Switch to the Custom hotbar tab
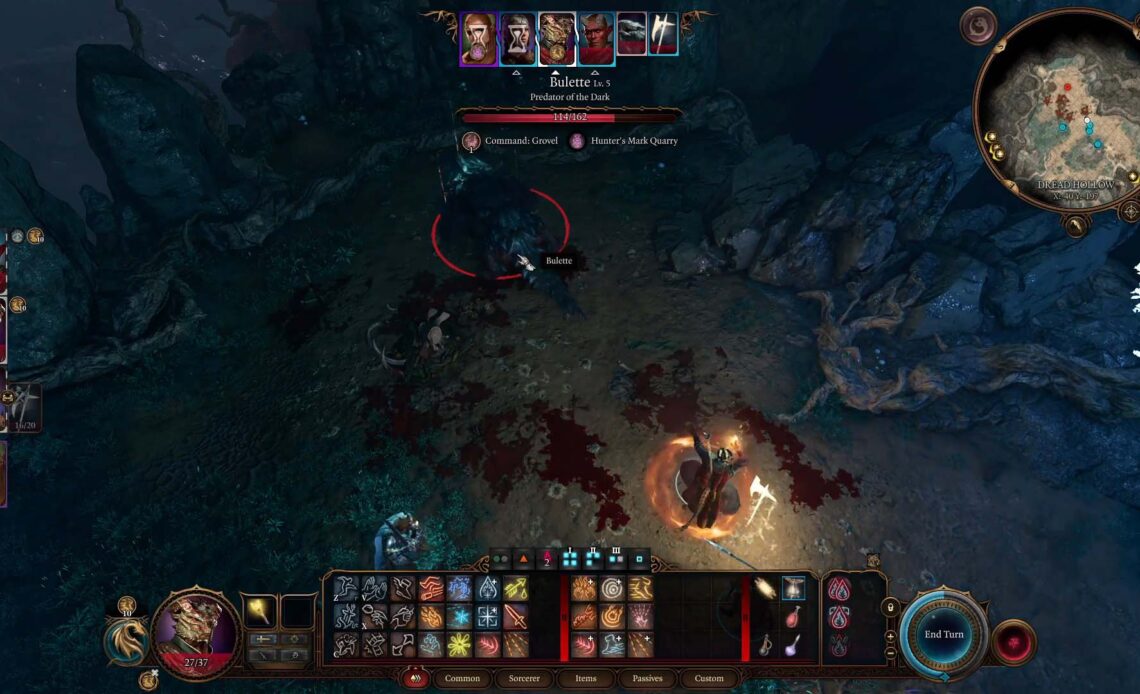The image size is (1140, 694). (x=709, y=678)
